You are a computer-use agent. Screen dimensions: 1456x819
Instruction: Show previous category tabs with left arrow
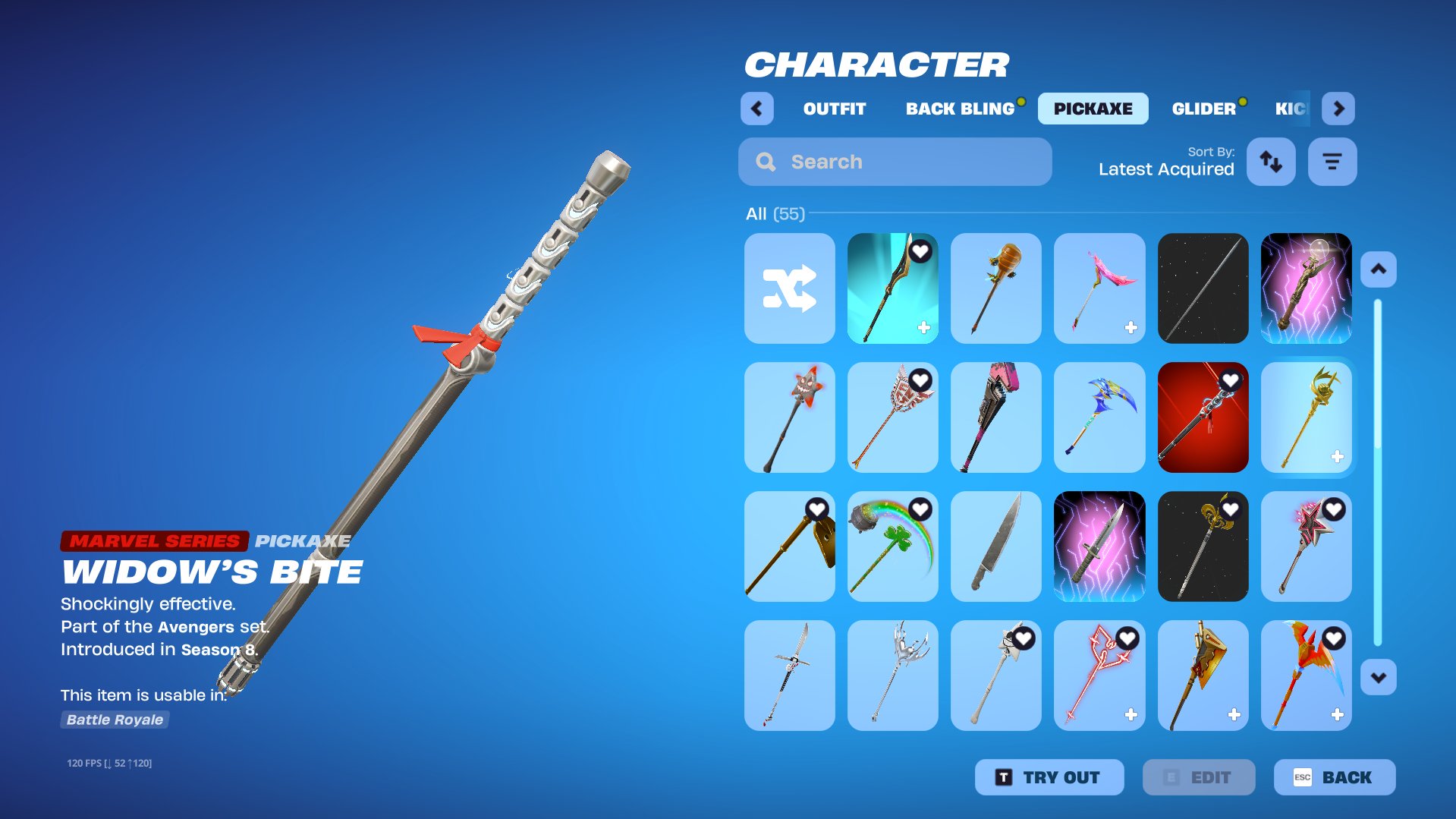(x=756, y=109)
